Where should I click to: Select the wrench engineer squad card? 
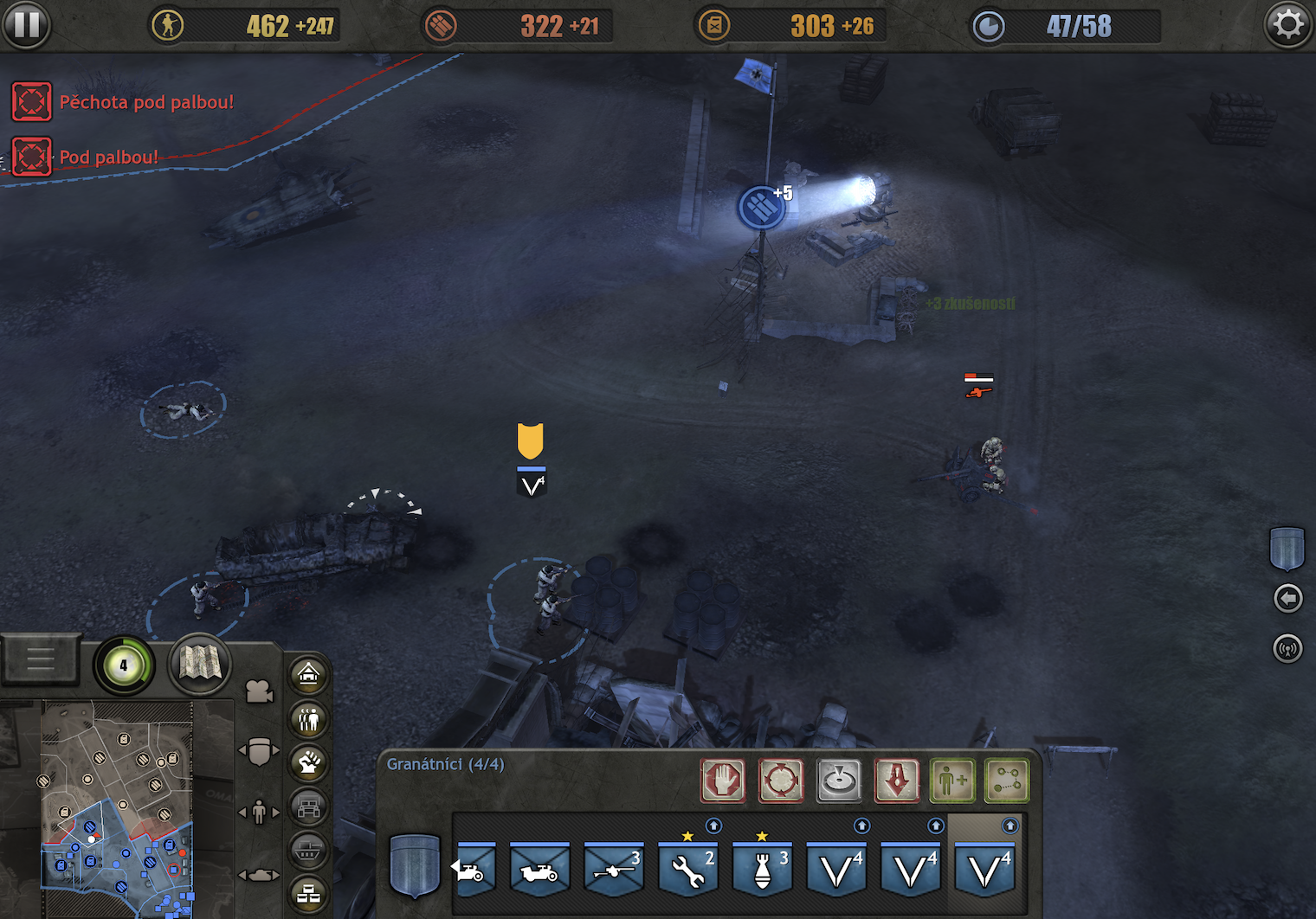tap(688, 869)
